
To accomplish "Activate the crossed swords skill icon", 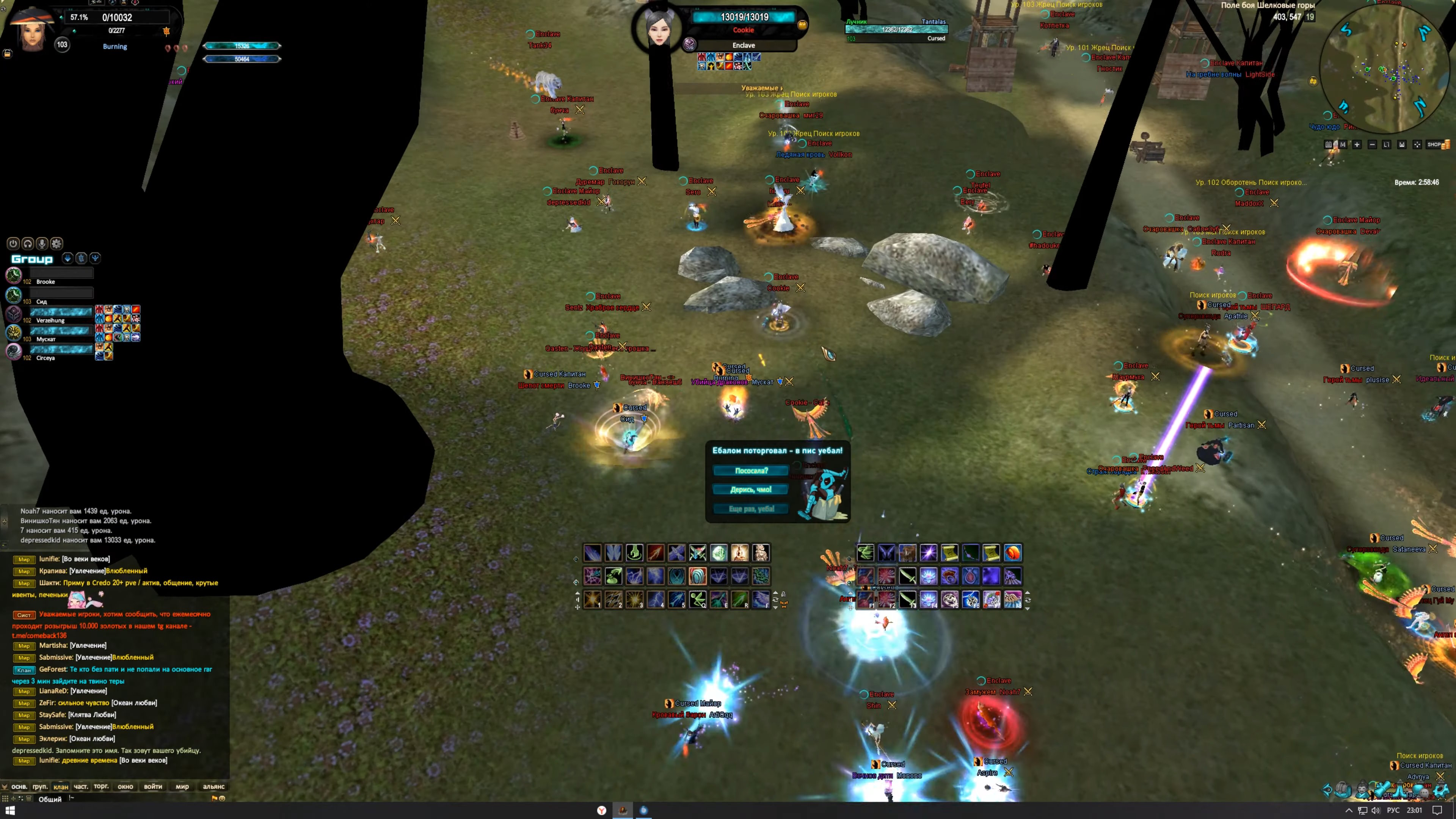I will point(698,553).
